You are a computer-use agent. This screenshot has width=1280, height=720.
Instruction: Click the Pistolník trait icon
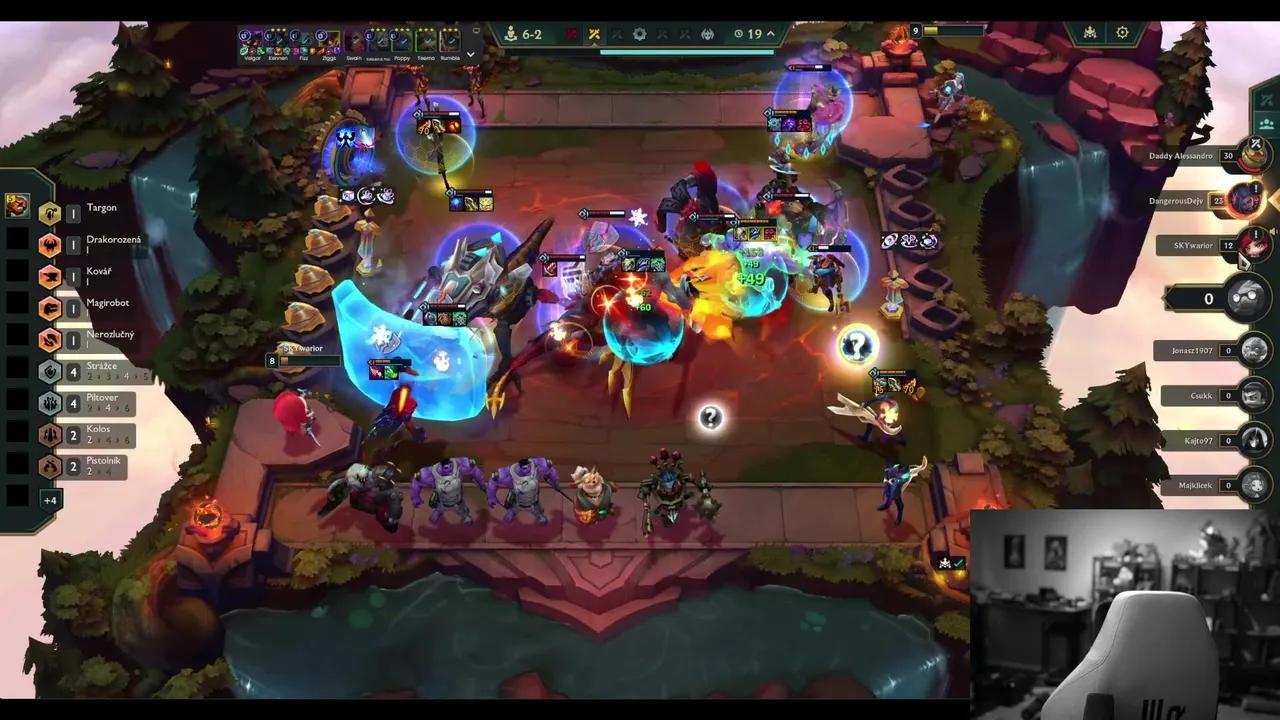tap(51, 464)
